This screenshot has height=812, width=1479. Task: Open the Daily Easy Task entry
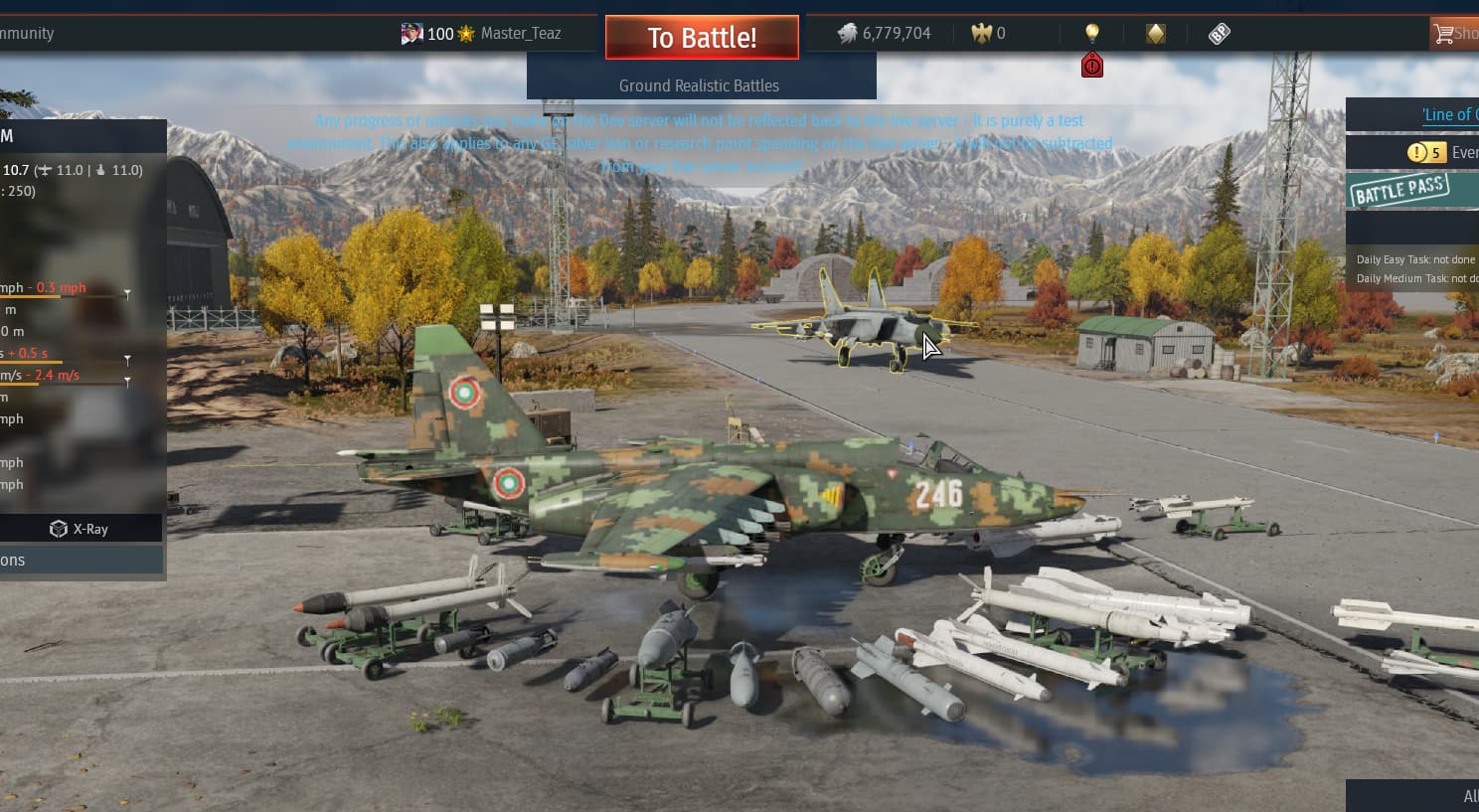pyautogui.click(x=1415, y=259)
